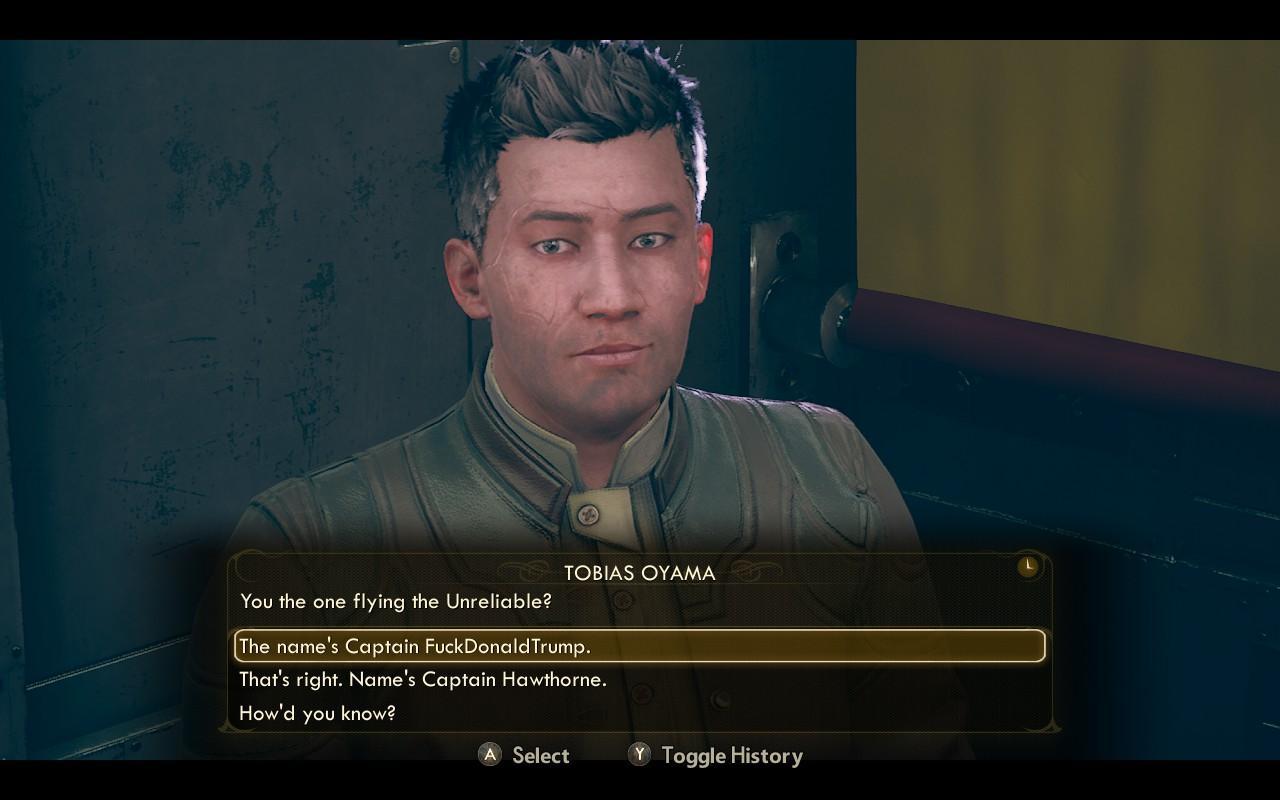This screenshot has width=1280, height=800.
Task: Select the "Name's Captain Hawthorne" reply
Action: 423,680
